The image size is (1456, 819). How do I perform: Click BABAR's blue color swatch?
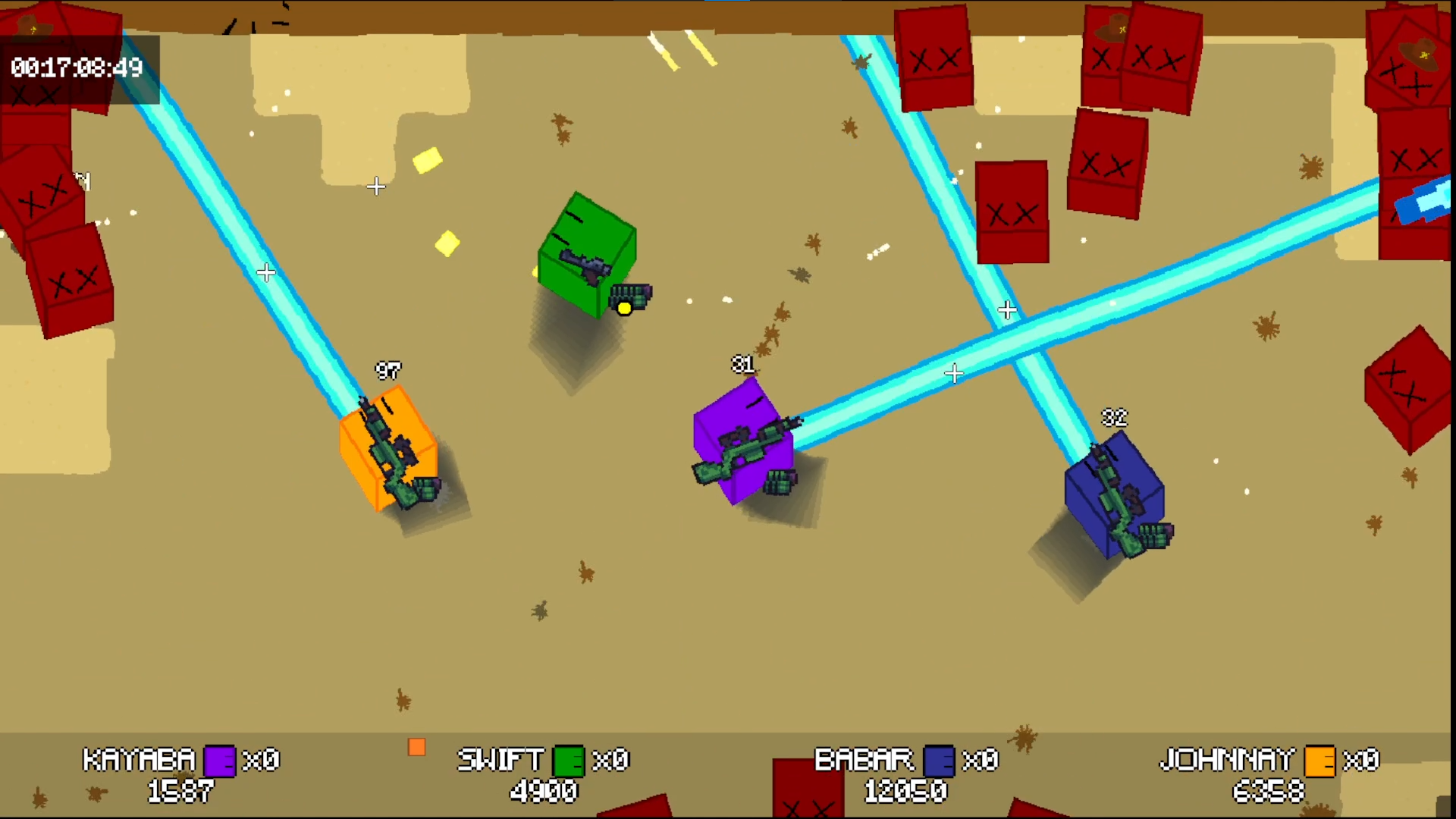pyautogui.click(x=938, y=761)
